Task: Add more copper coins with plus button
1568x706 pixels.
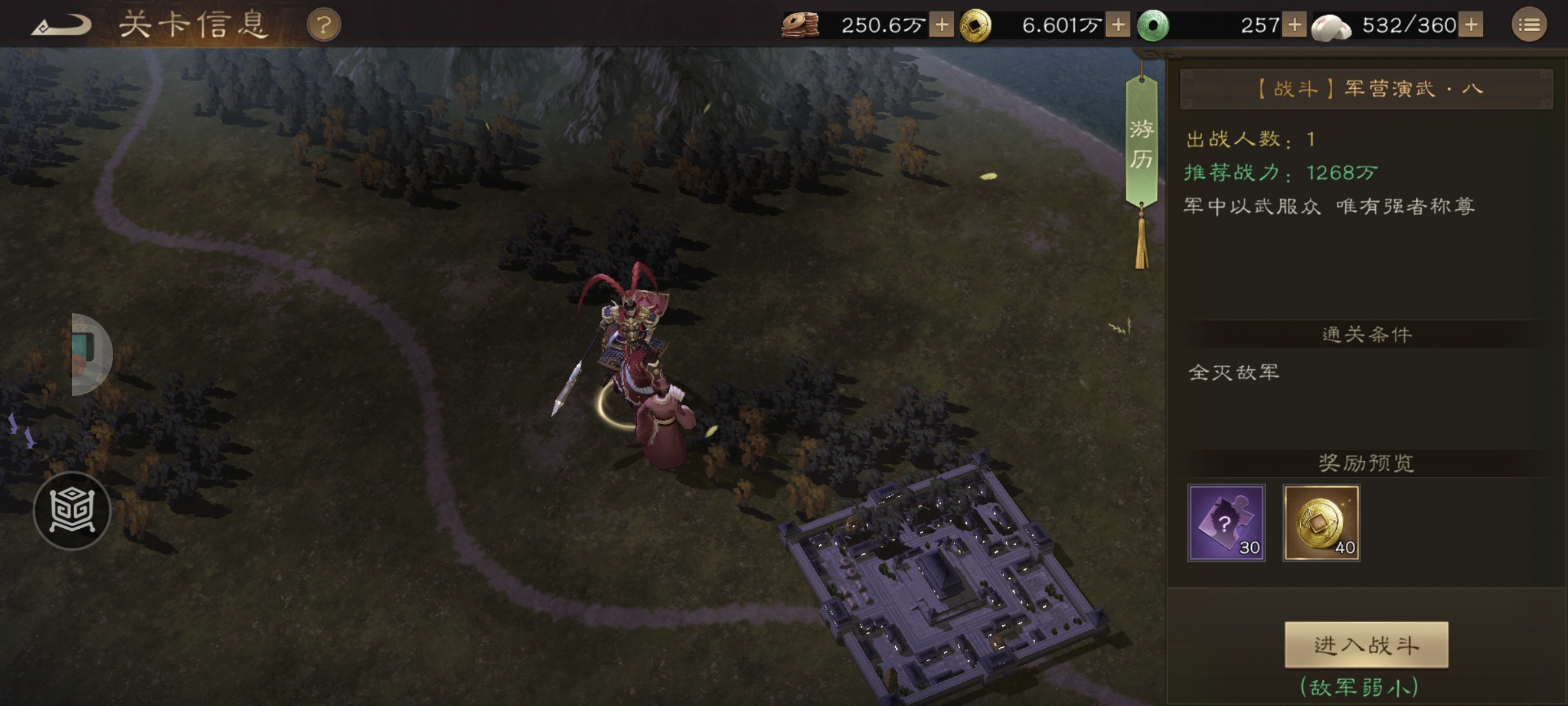Action: pyautogui.click(x=941, y=25)
